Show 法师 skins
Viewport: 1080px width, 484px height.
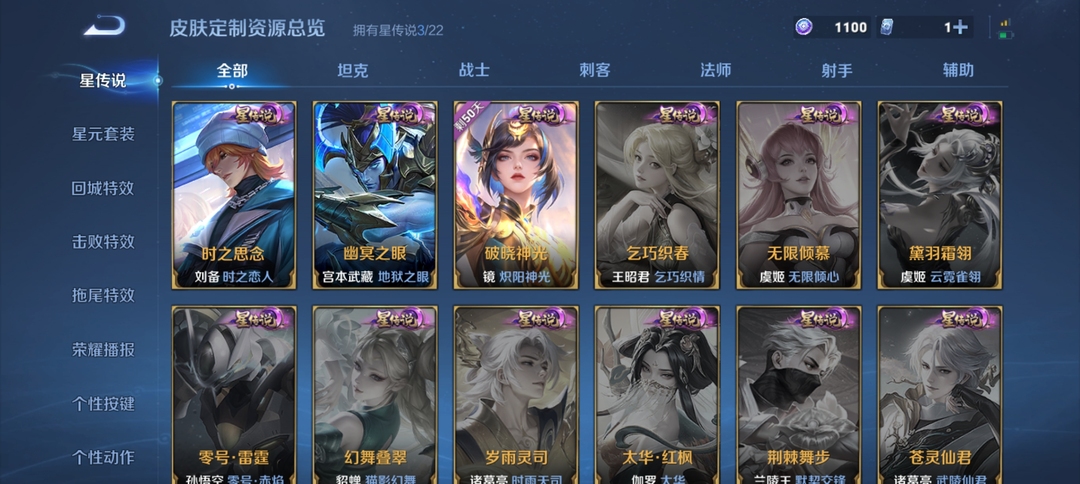(x=715, y=70)
